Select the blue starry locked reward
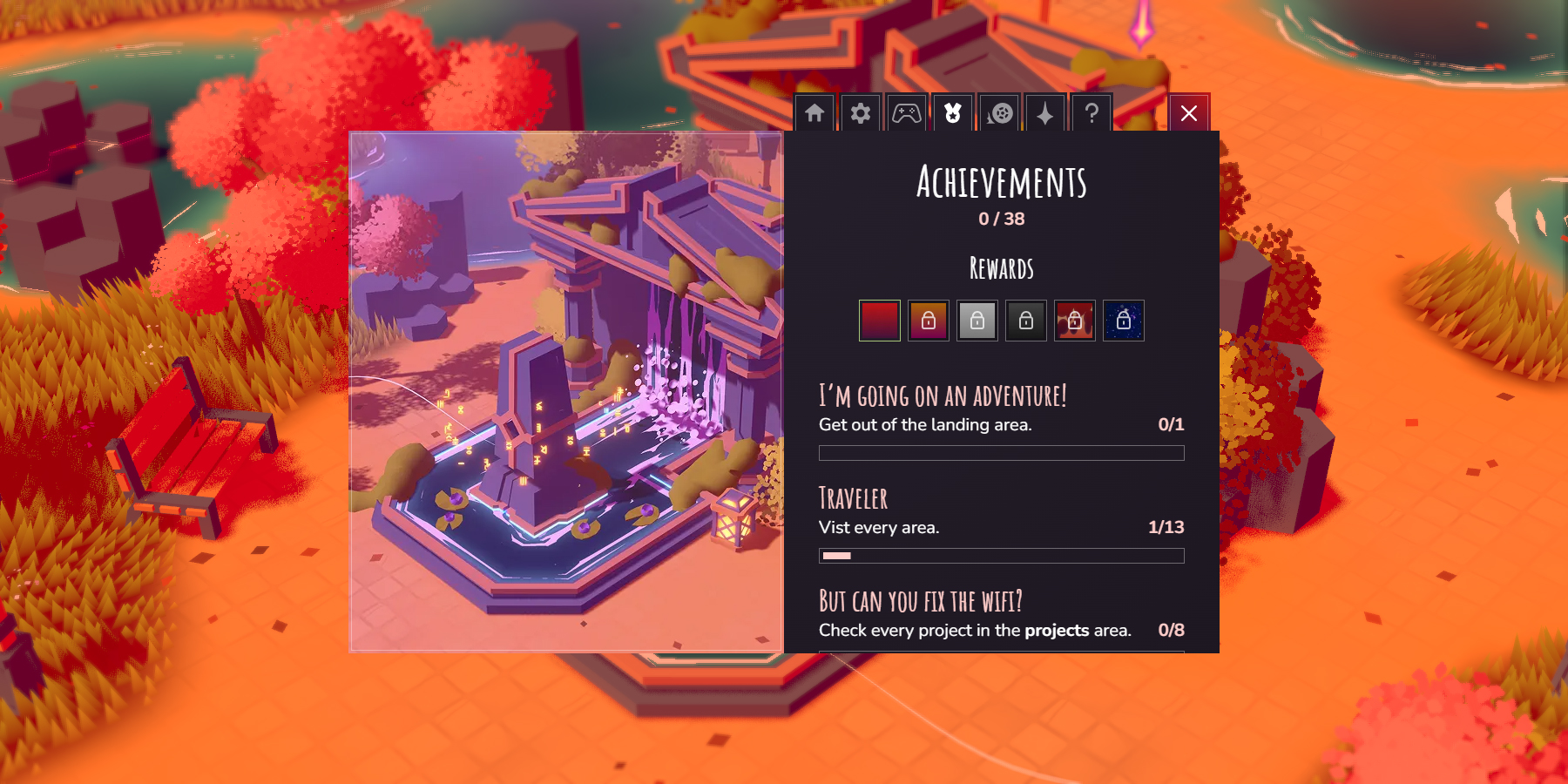This screenshot has height=784, width=1568. point(1124,321)
